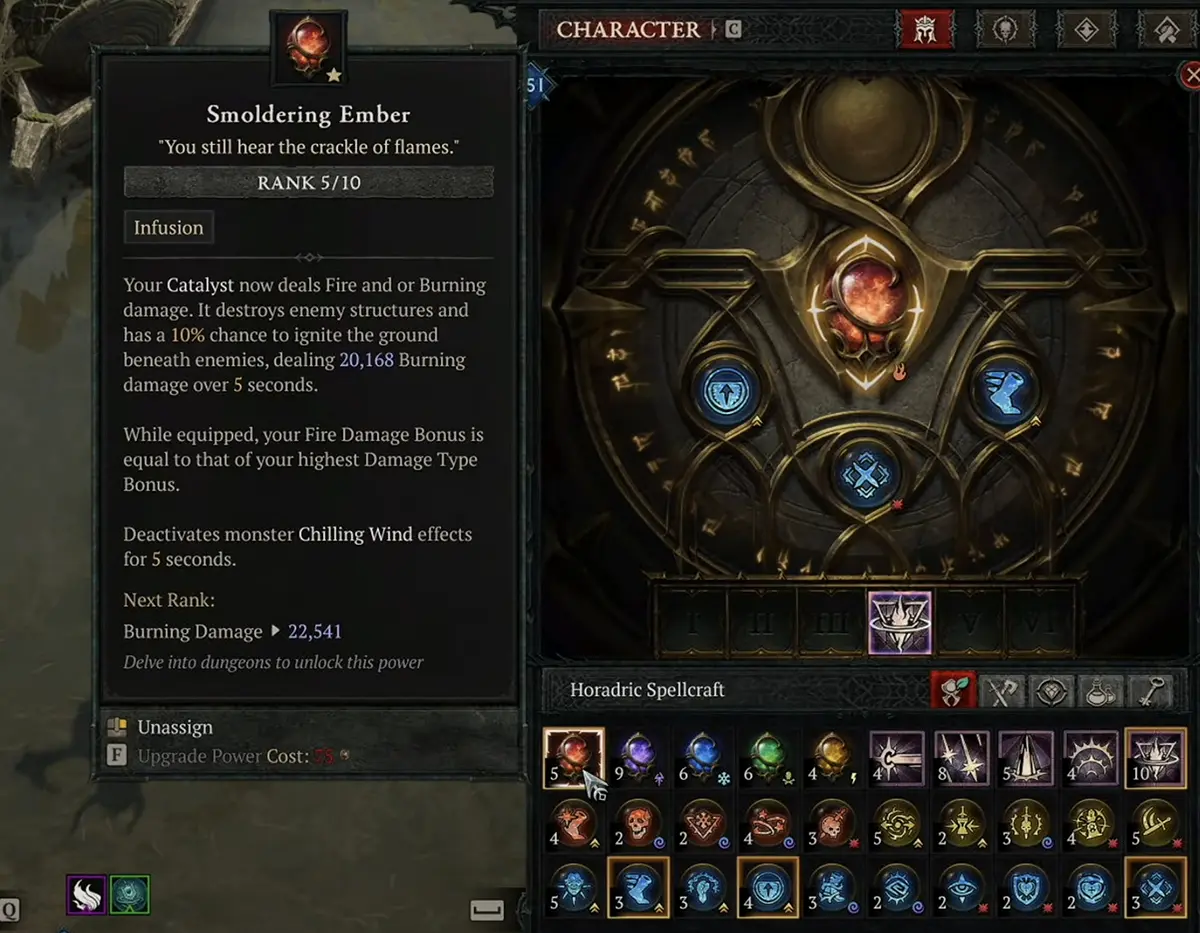The width and height of the screenshot is (1200, 933).
Task: Switch to the helmet character tab
Action: (927, 30)
